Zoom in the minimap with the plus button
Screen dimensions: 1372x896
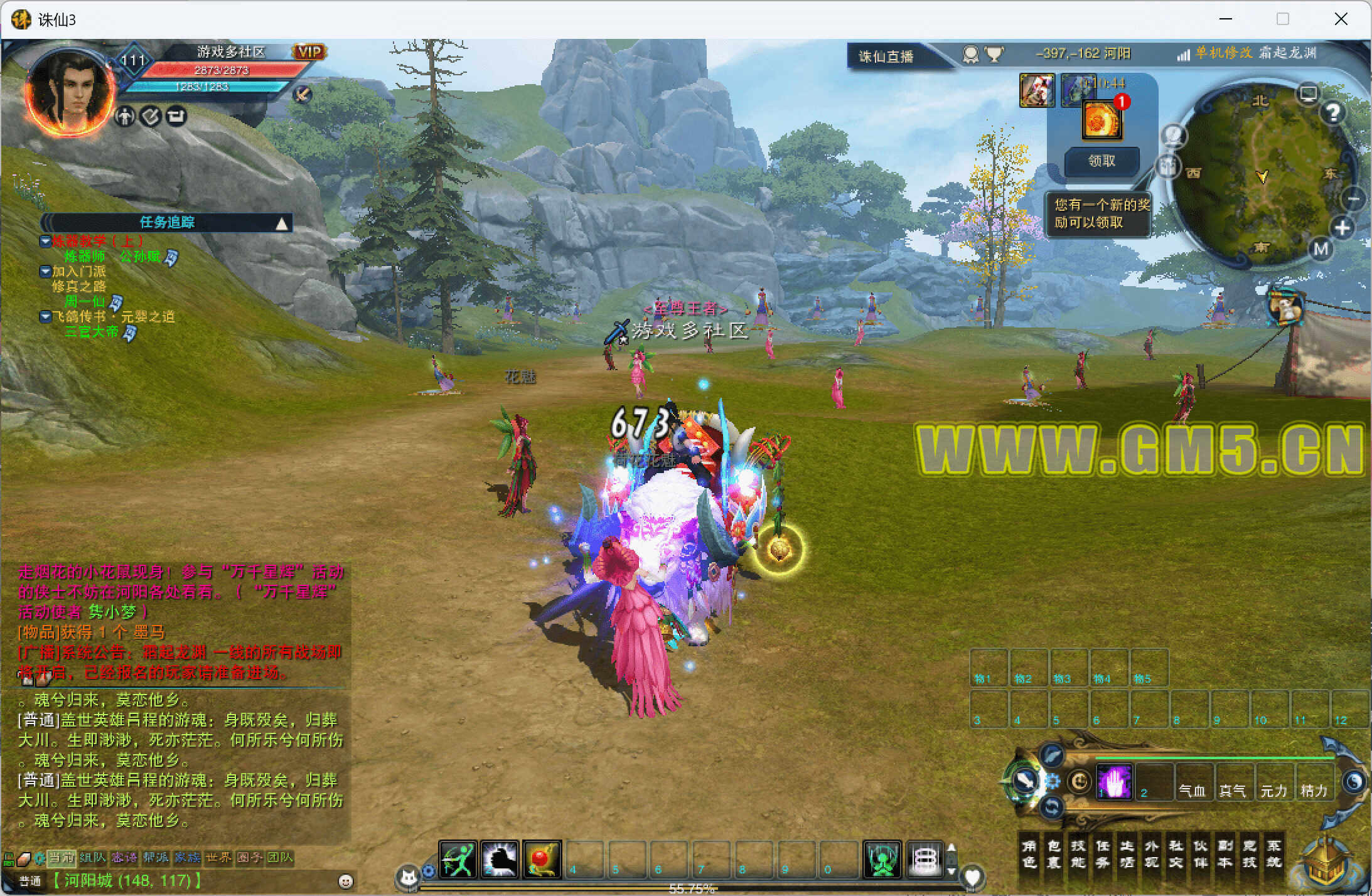click(1342, 228)
